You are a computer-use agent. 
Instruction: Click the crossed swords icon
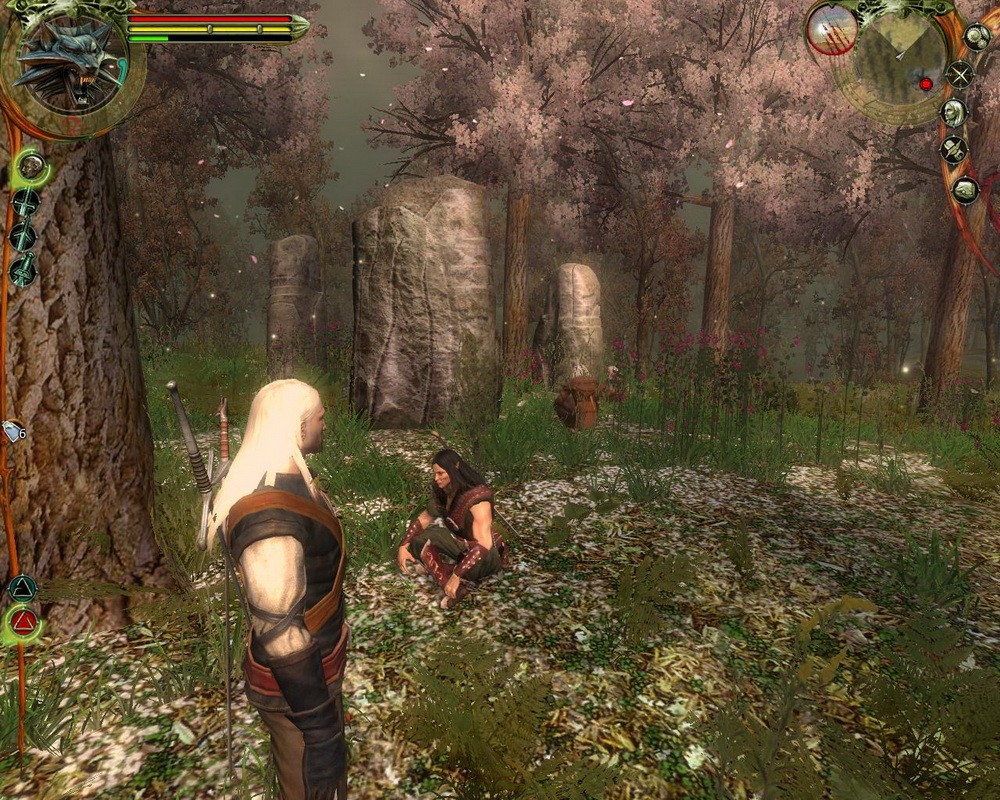coord(960,73)
